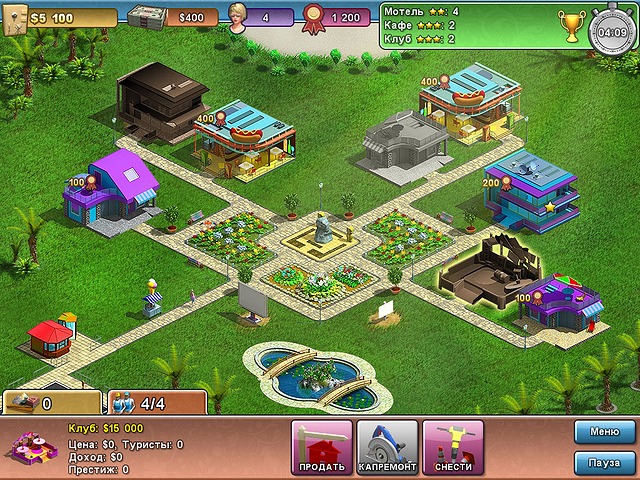Sell the building with the ПРОДАТЬ button
Viewport: 640px width, 480px height.
(x=322, y=448)
